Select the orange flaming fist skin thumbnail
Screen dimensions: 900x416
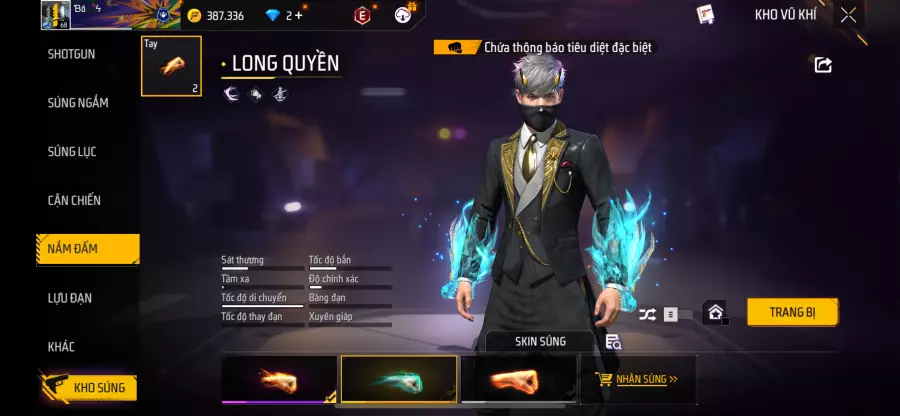[x=279, y=379]
